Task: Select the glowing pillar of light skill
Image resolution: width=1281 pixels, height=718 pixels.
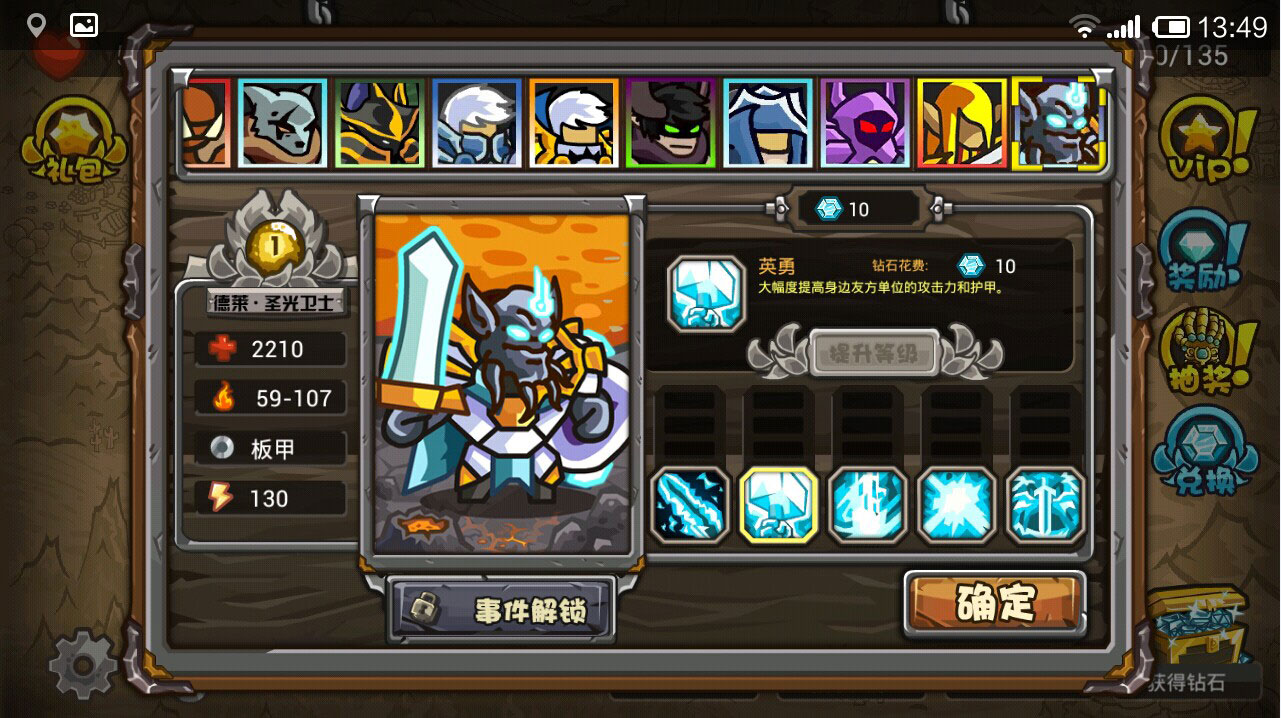Action: (868, 506)
